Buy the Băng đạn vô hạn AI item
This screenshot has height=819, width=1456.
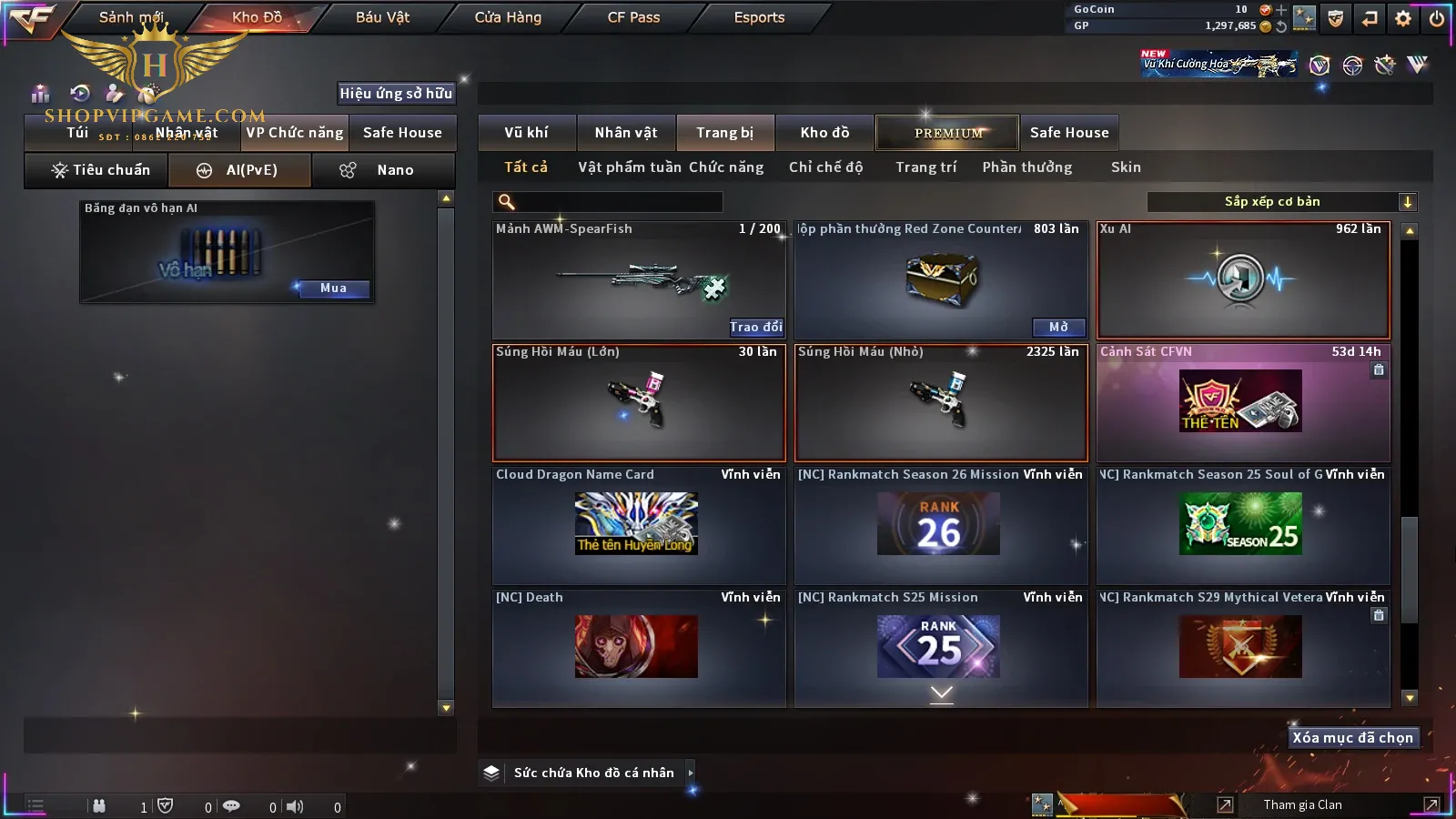(x=333, y=288)
